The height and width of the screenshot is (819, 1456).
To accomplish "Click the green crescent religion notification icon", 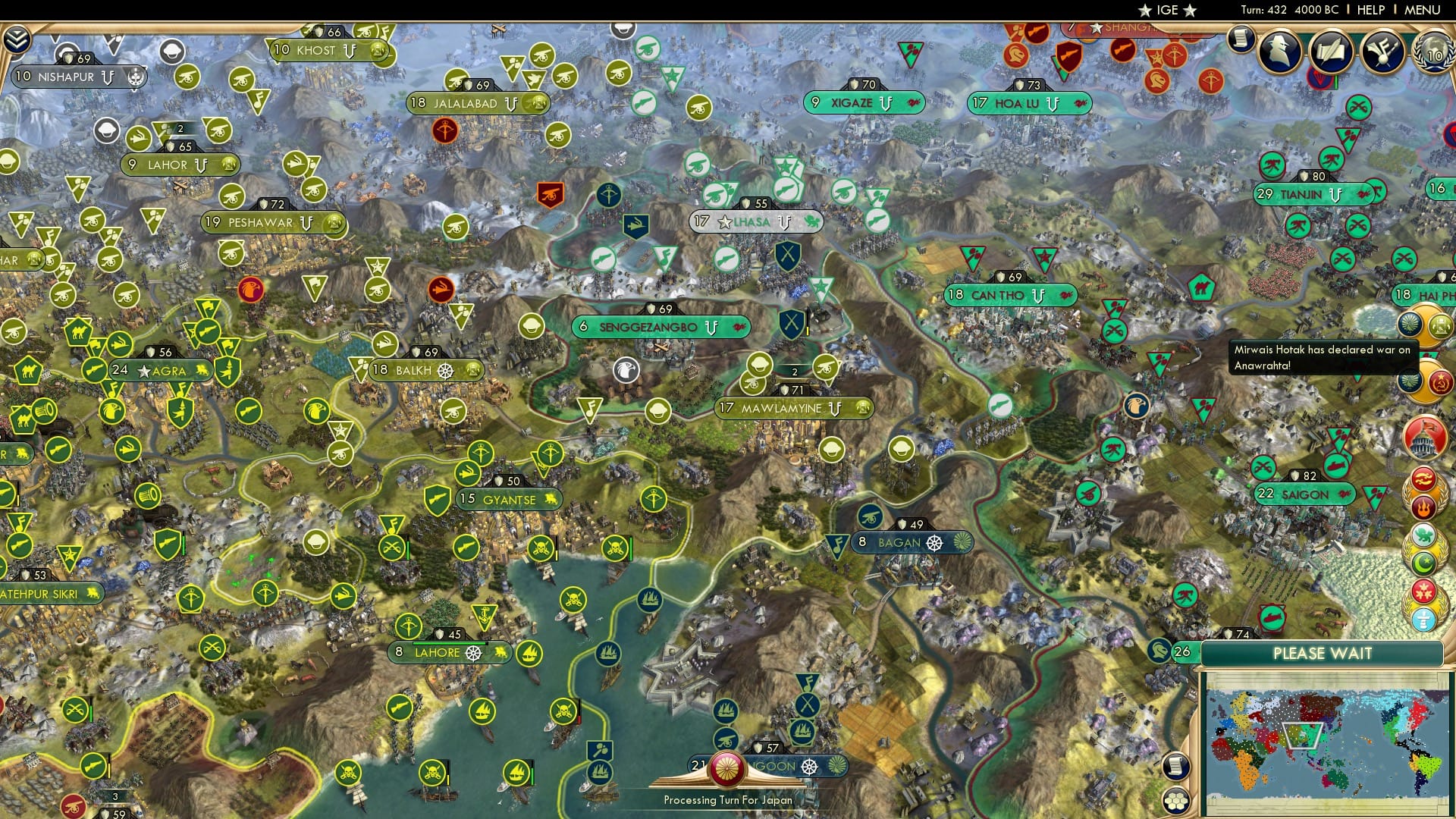I will click(1423, 561).
